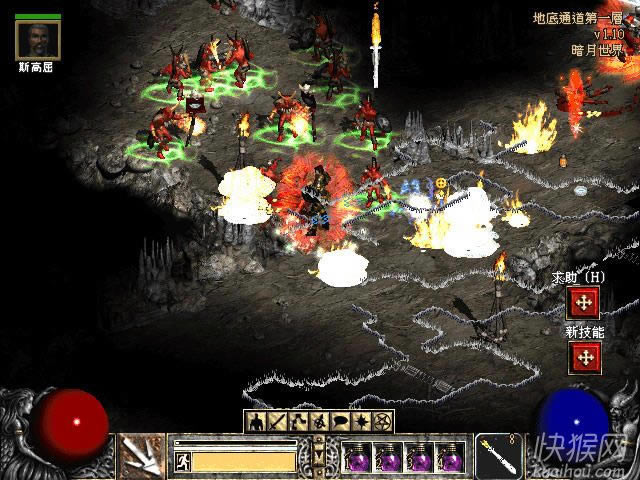
Task: Select the left-hand multiple arrows skill icon
Action: [142, 456]
